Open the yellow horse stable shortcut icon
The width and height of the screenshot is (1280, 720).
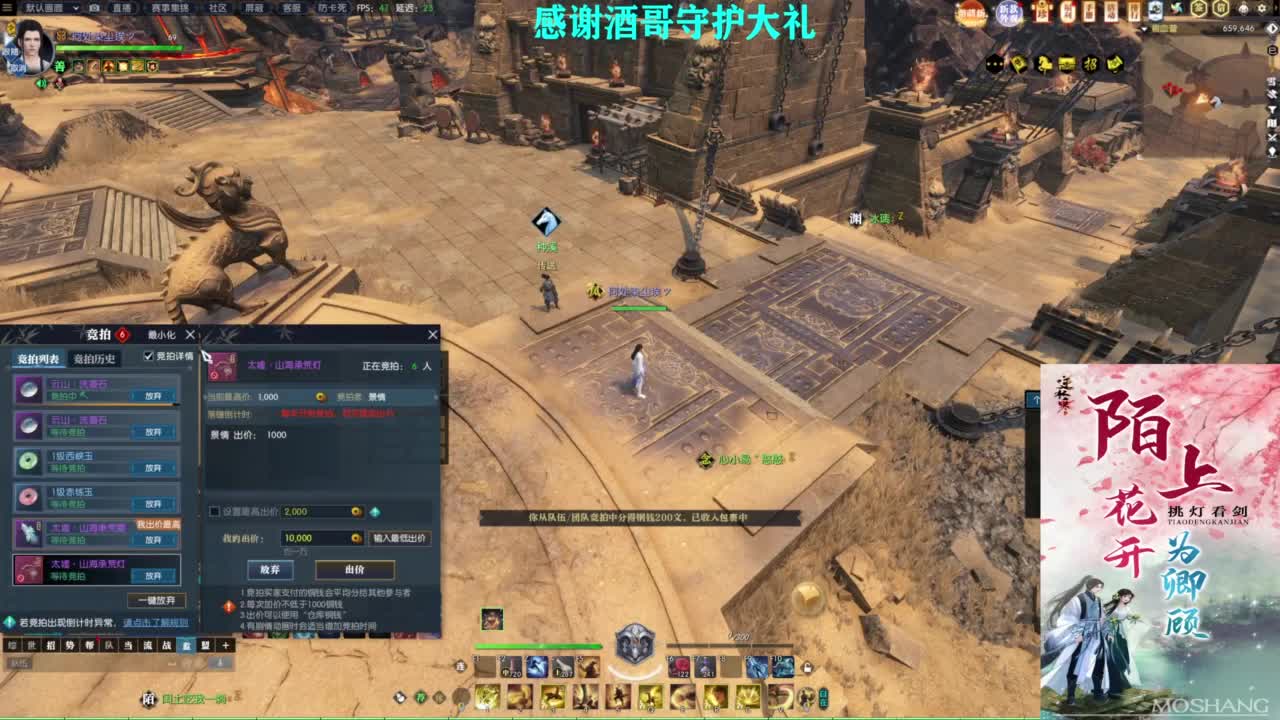click(1043, 64)
